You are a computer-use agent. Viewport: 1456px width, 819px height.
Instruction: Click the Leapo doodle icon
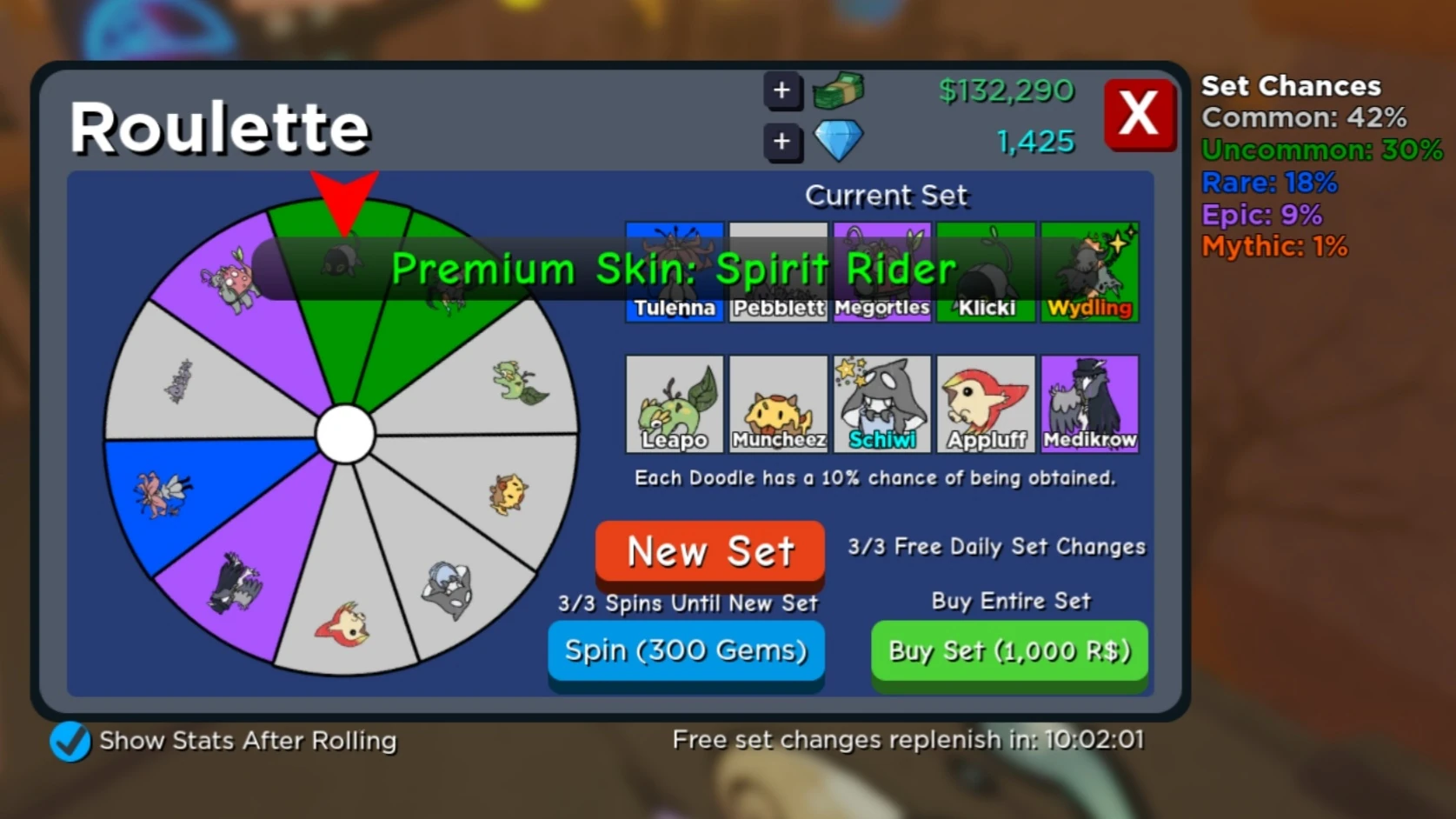click(x=674, y=403)
